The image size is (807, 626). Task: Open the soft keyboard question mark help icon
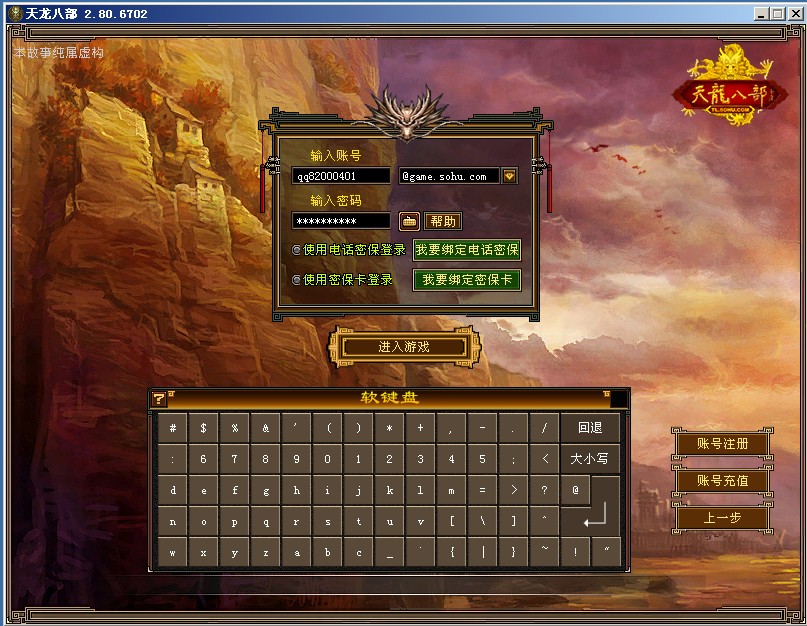(158, 398)
